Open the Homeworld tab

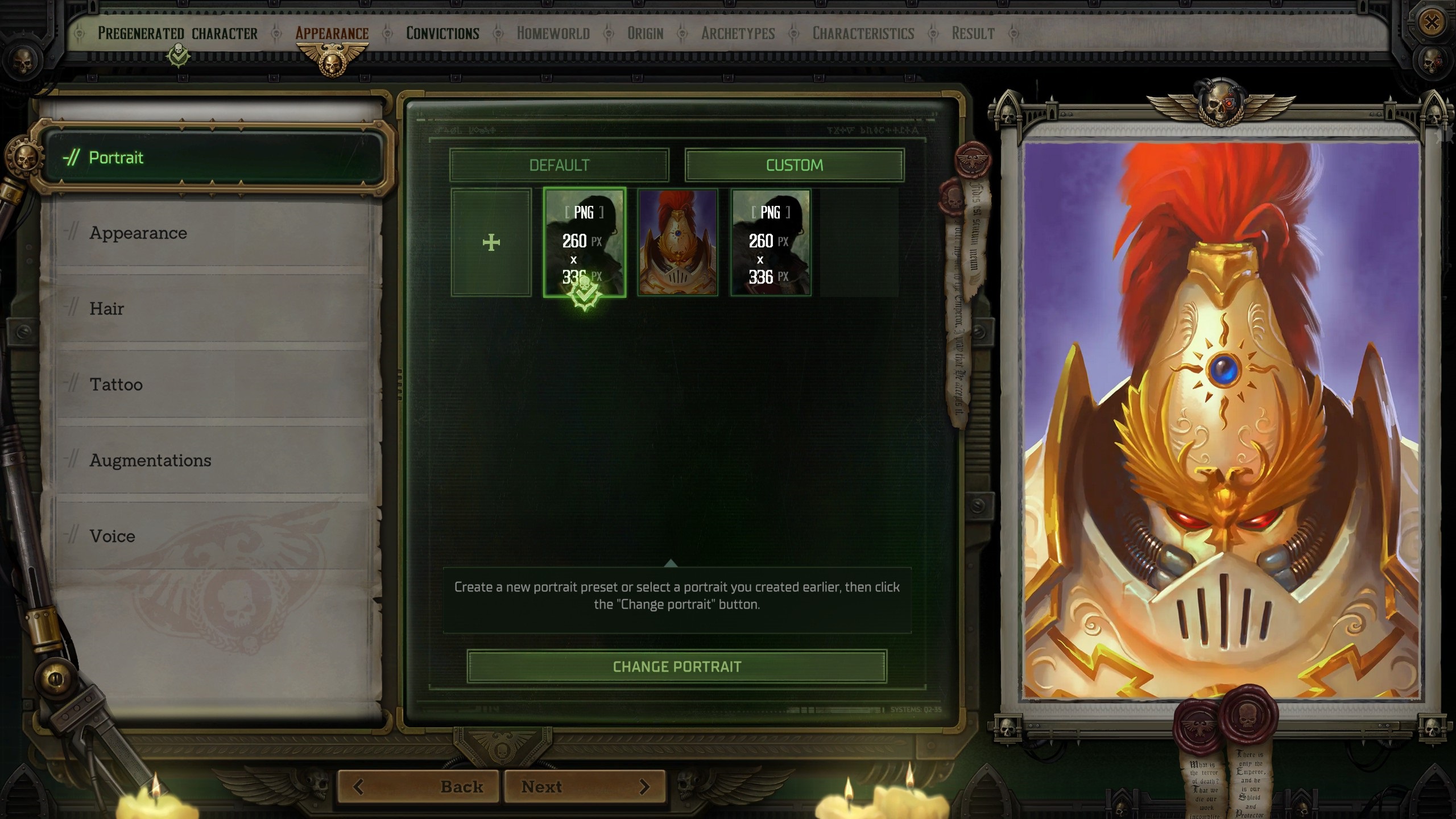pyautogui.click(x=553, y=33)
